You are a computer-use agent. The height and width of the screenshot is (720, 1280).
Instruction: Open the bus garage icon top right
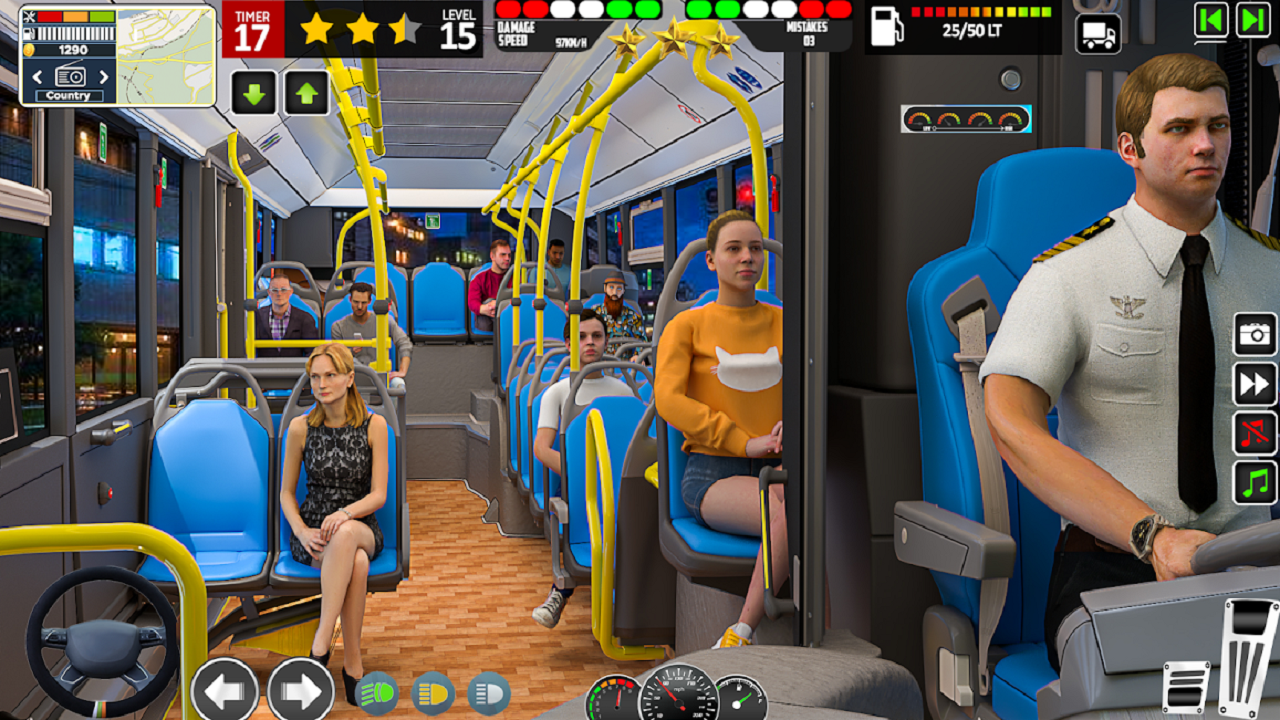(1097, 32)
